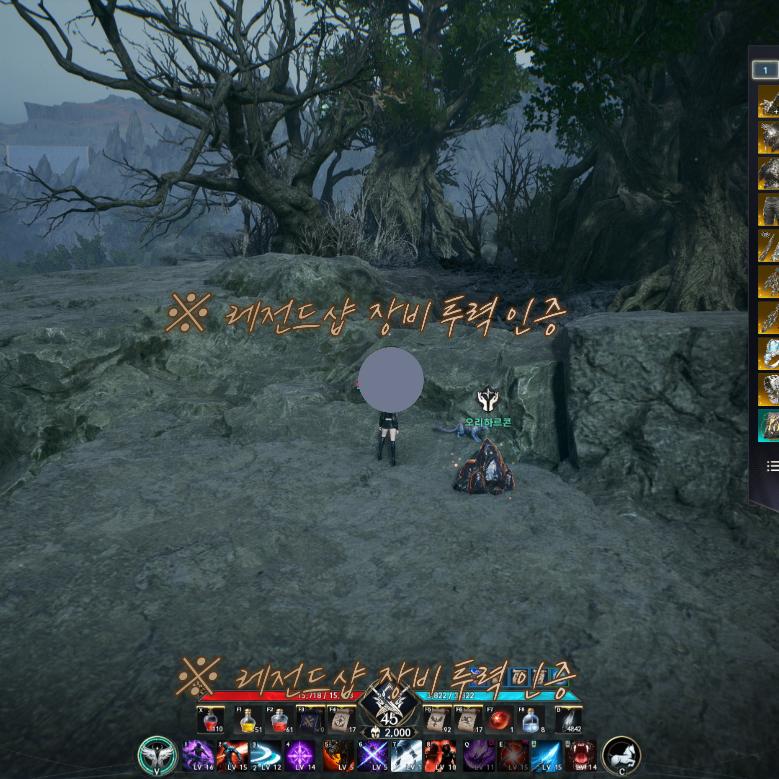
Task: Activate the purple starburst skill
Action: tap(300, 755)
